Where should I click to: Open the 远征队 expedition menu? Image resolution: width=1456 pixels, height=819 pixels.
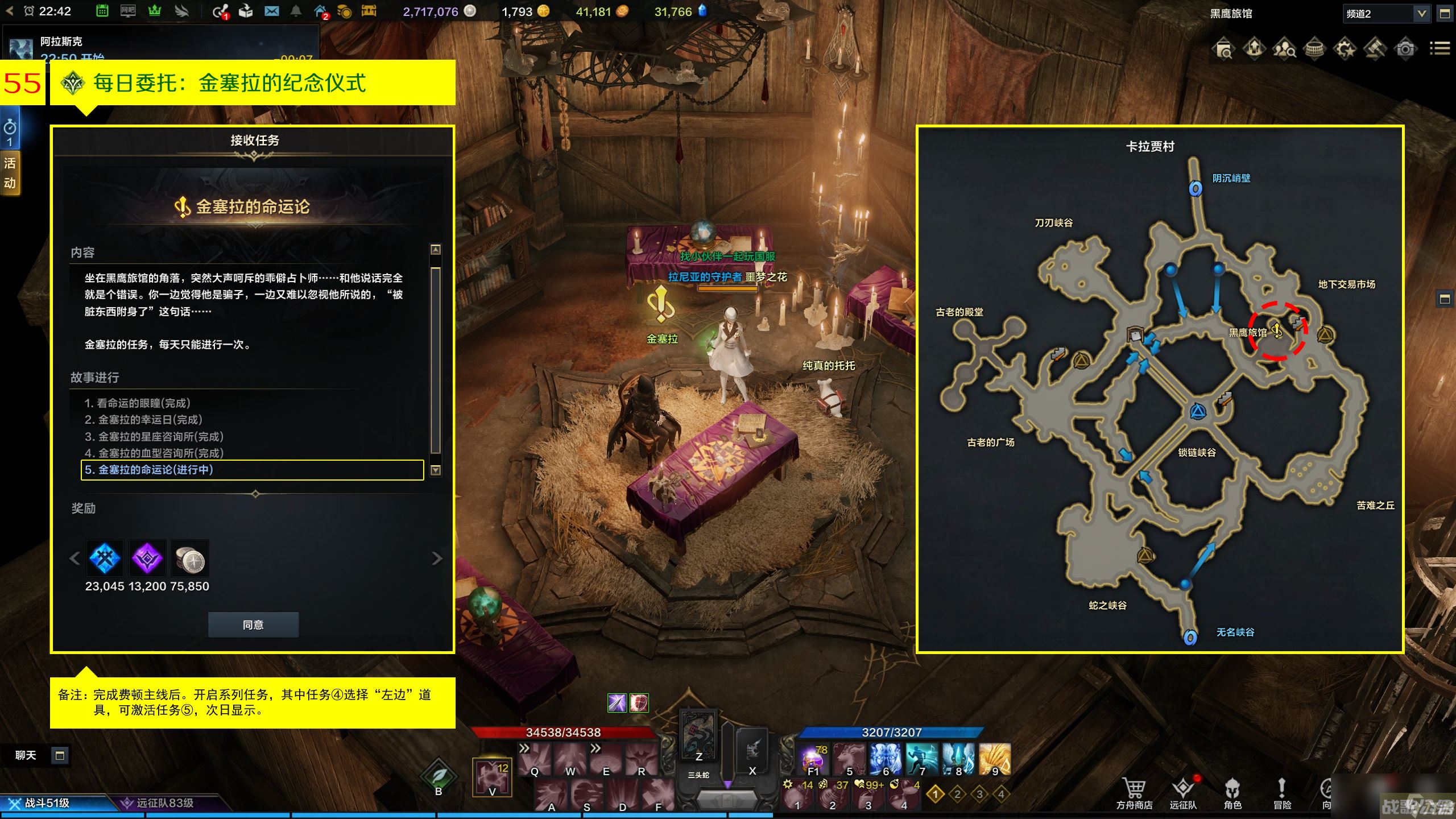pos(1183,792)
